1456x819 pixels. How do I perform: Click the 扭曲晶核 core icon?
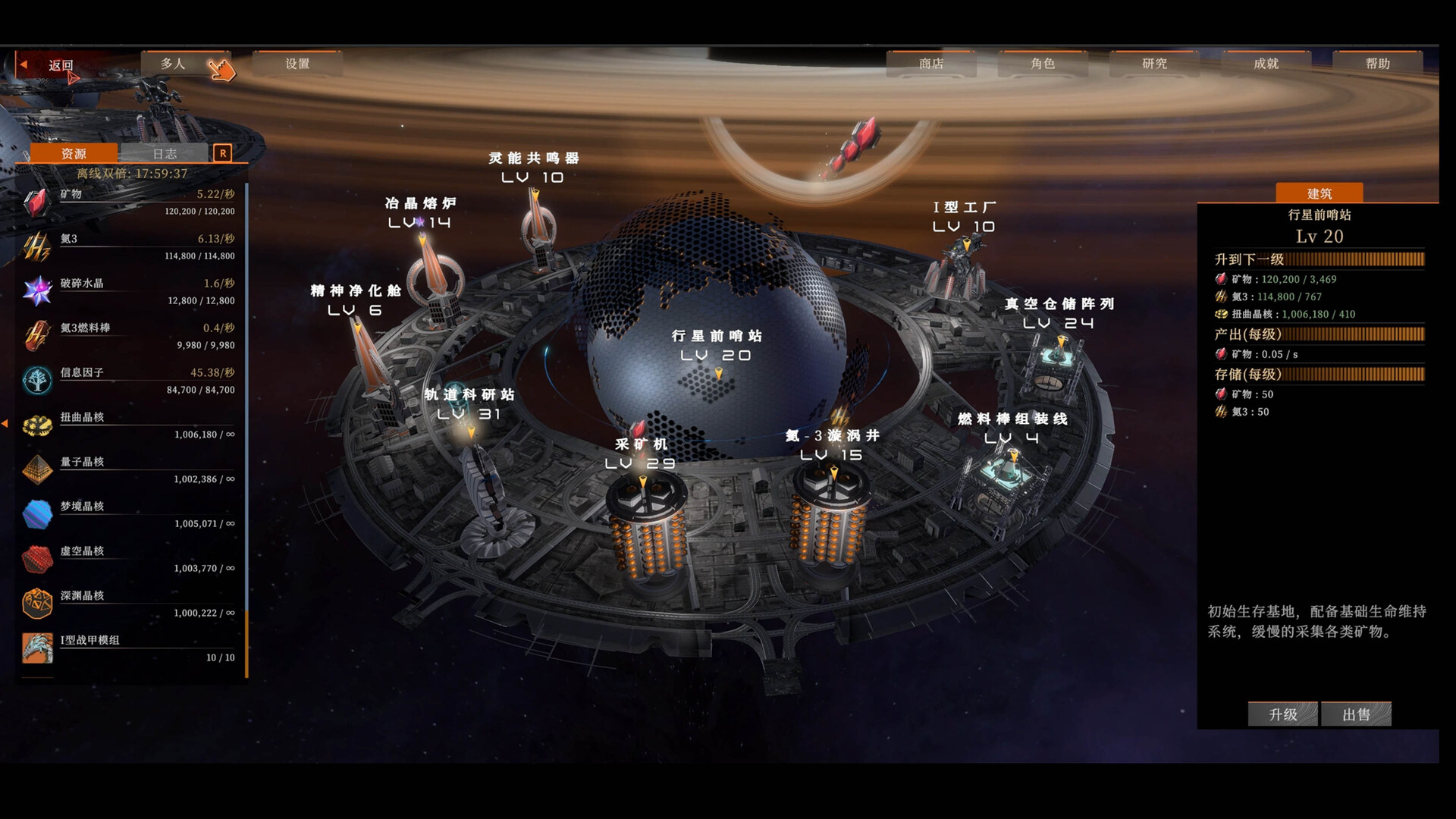click(37, 425)
